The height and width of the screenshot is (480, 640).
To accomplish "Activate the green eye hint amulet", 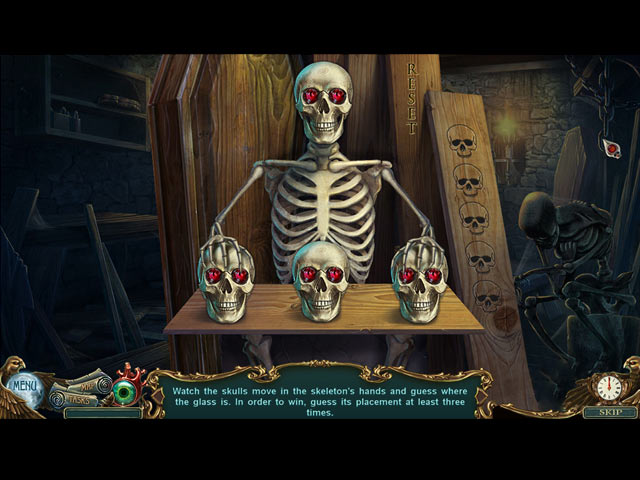I will tap(127, 390).
